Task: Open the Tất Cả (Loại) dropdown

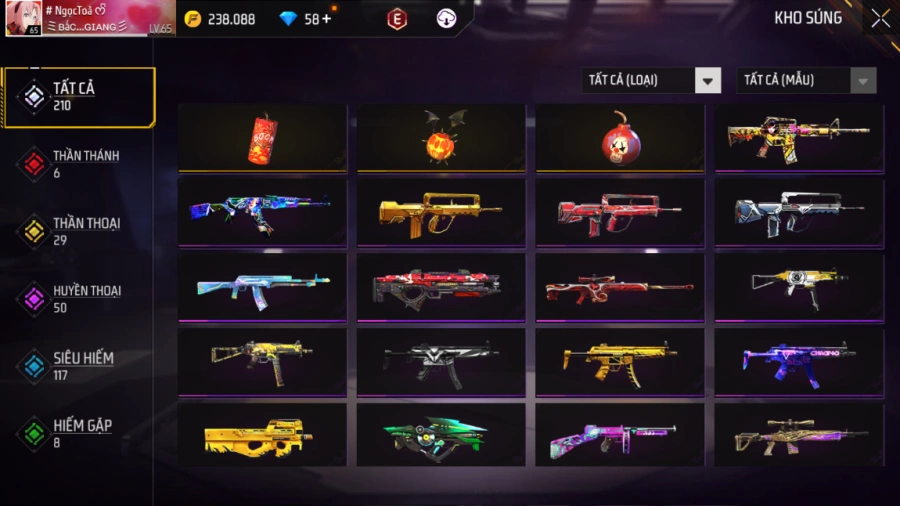Action: pos(651,80)
